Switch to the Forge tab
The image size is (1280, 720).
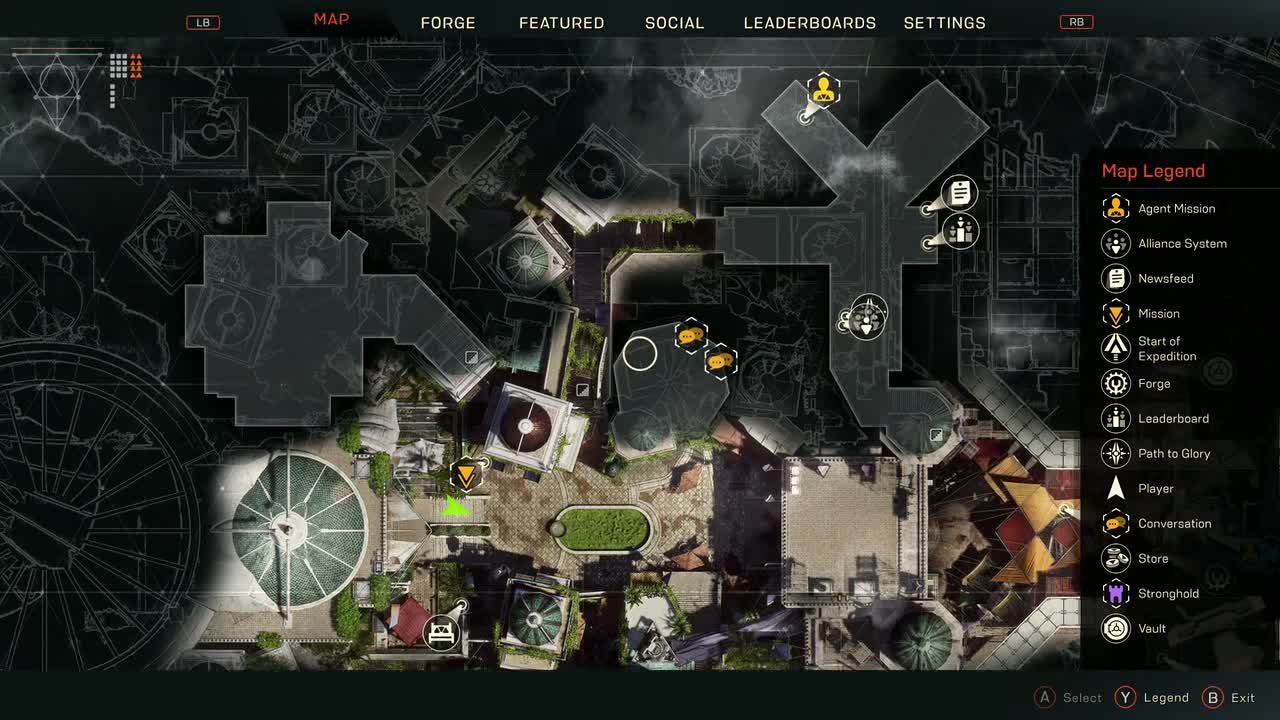coord(447,22)
